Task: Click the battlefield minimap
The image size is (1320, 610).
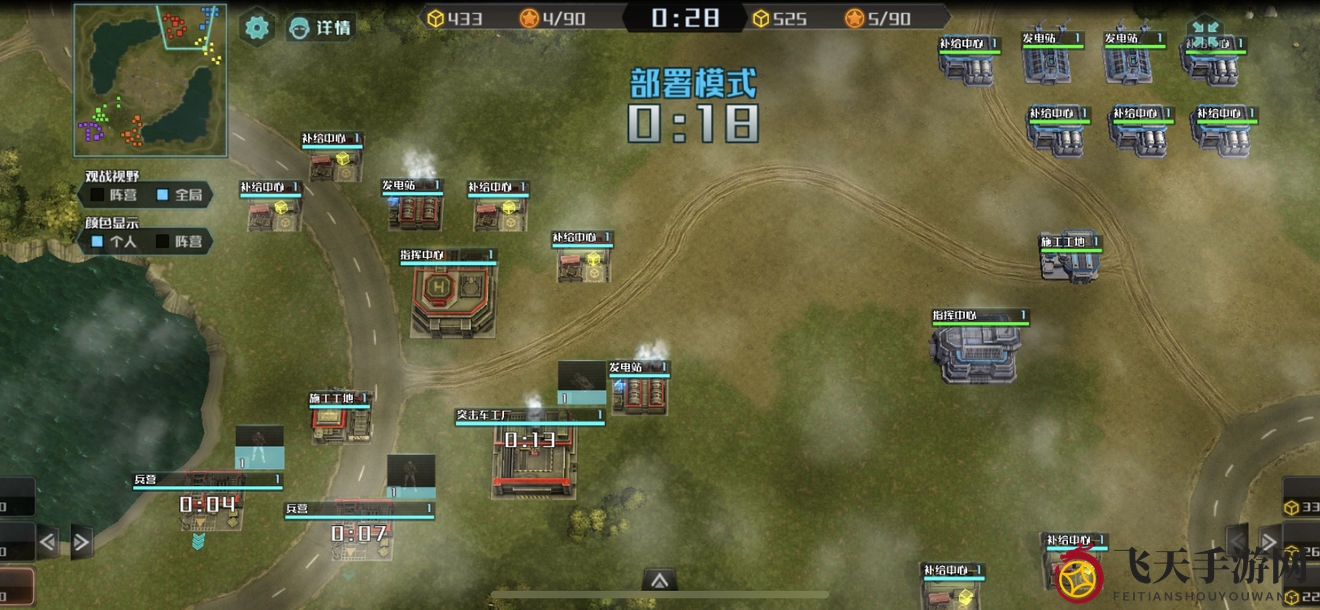Action: pos(150,79)
